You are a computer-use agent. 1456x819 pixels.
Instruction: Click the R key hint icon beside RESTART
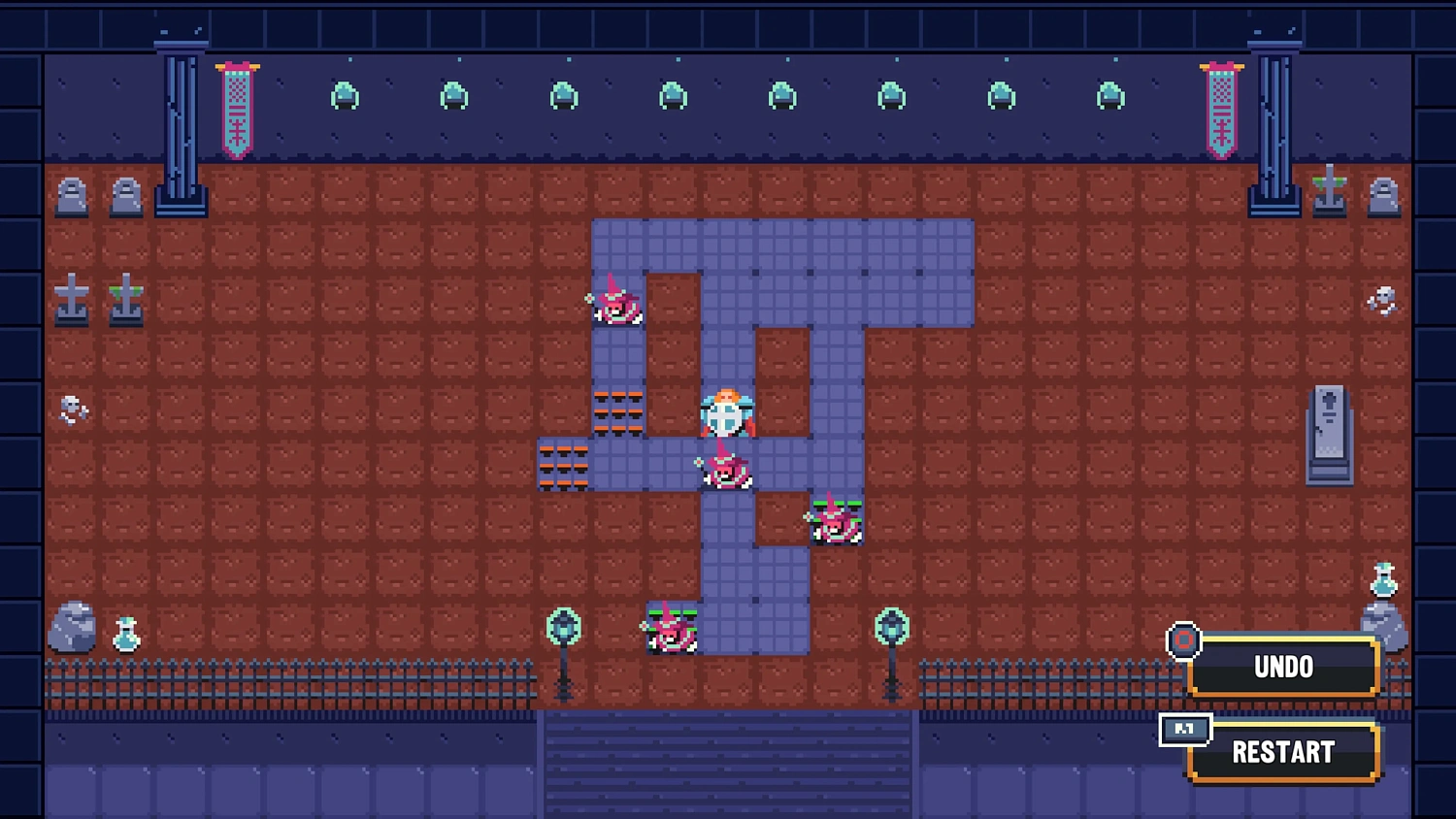click(x=1184, y=731)
